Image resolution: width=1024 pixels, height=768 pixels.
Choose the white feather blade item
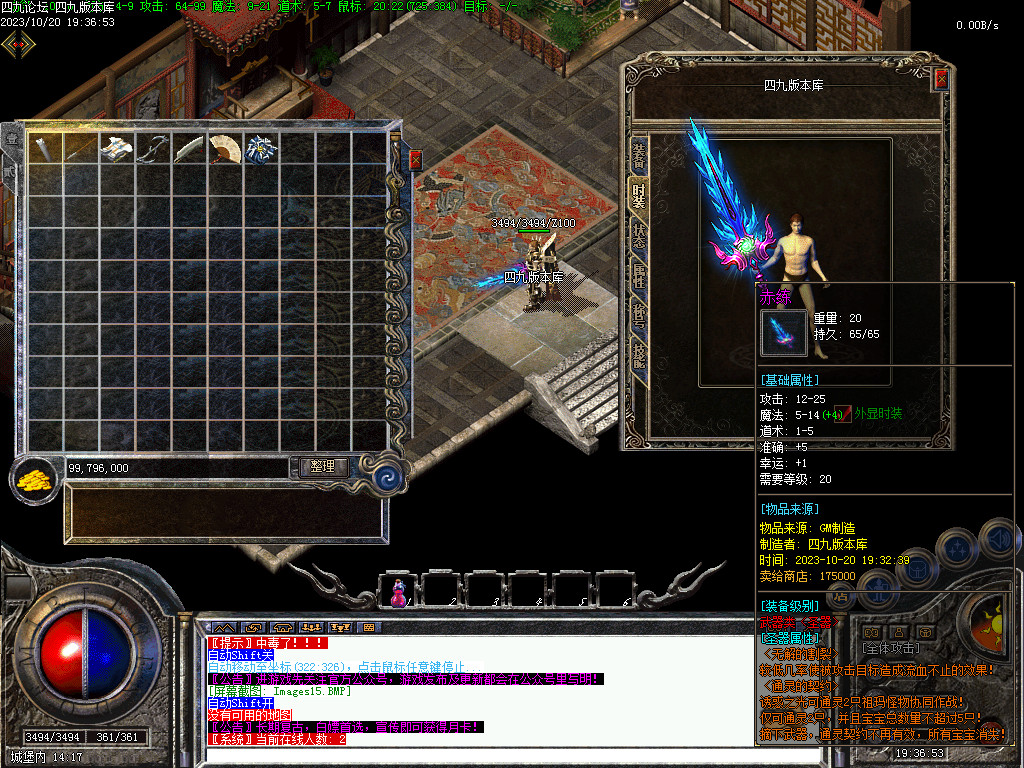pos(189,149)
